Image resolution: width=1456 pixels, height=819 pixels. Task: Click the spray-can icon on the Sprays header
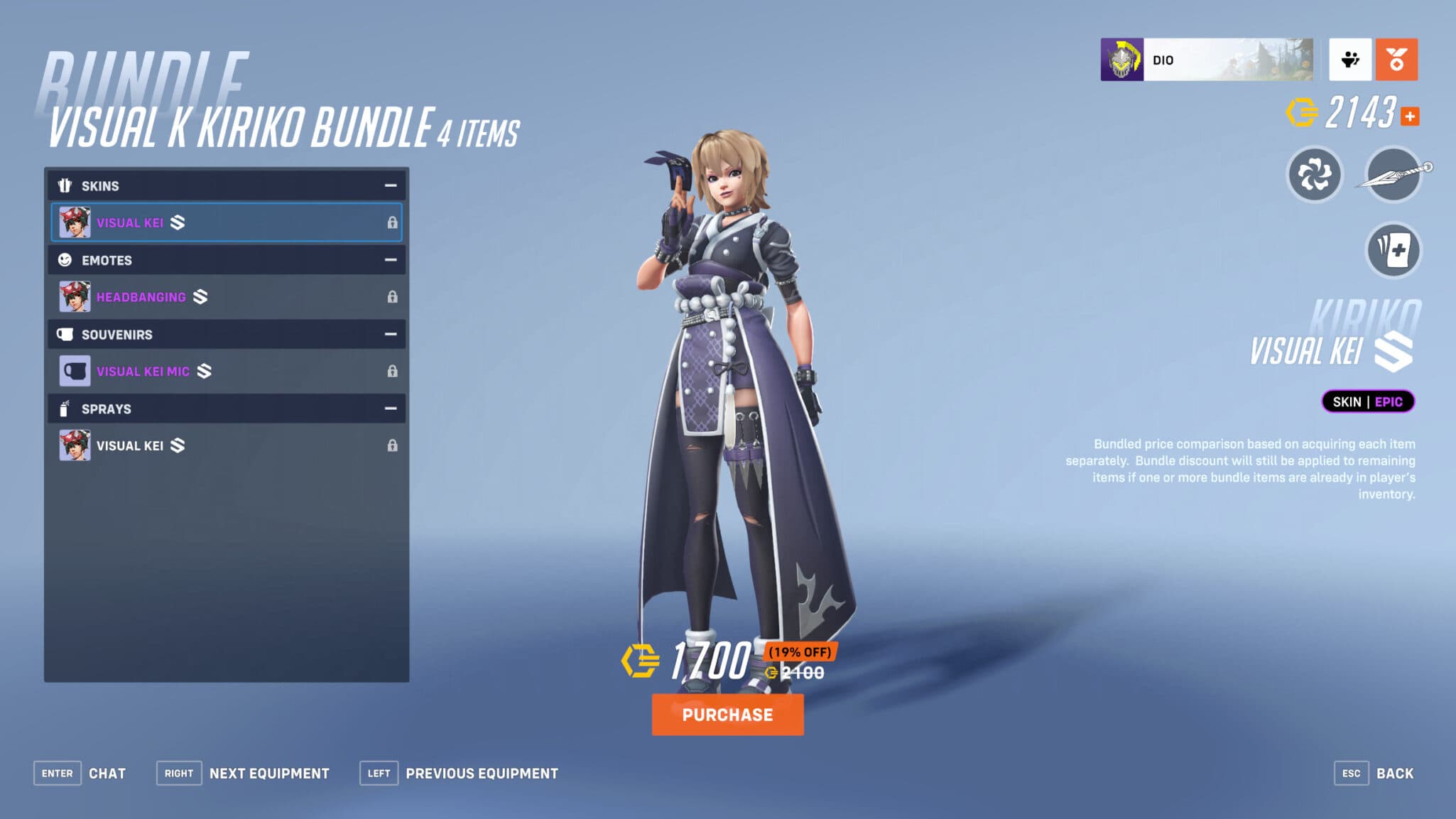click(x=64, y=408)
